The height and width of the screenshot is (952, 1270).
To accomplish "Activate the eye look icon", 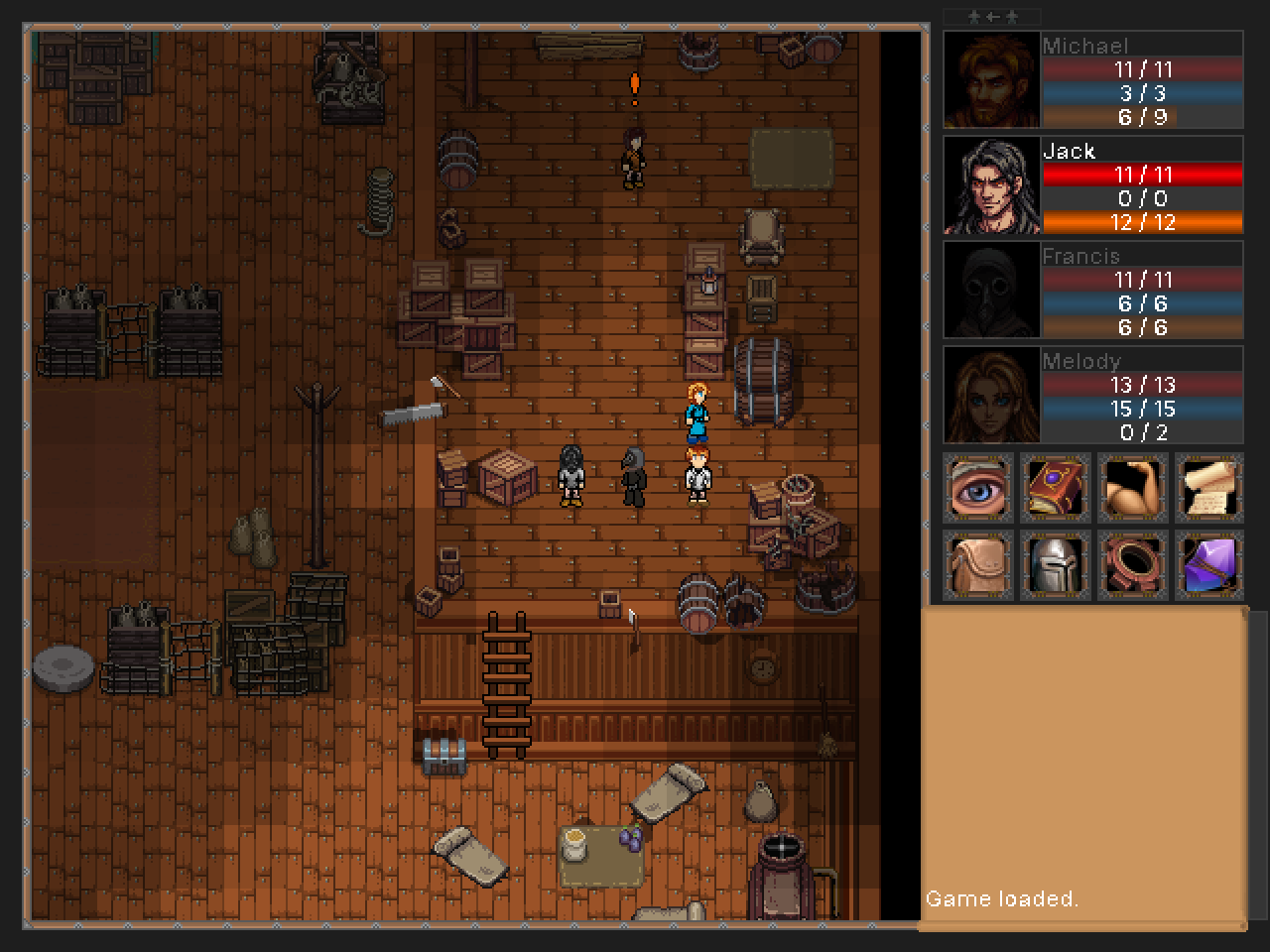I will pos(978,488).
